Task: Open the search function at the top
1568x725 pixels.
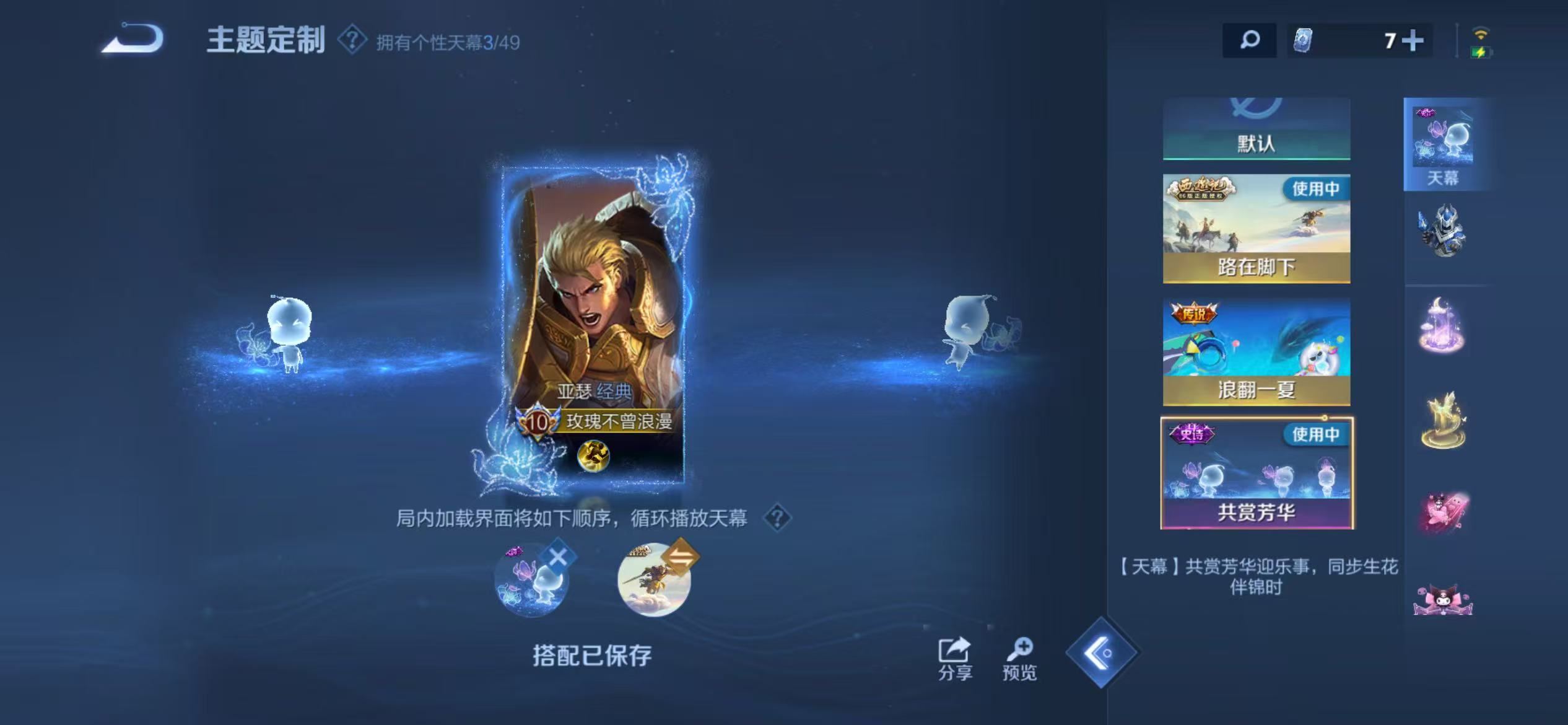Action: click(x=1250, y=41)
